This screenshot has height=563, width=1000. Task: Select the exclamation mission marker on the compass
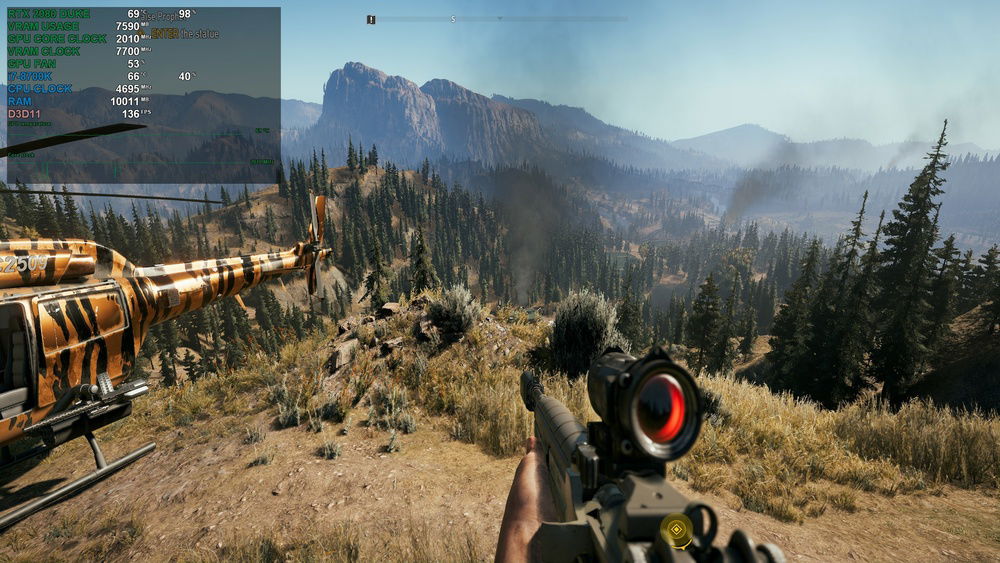[372, 19]
